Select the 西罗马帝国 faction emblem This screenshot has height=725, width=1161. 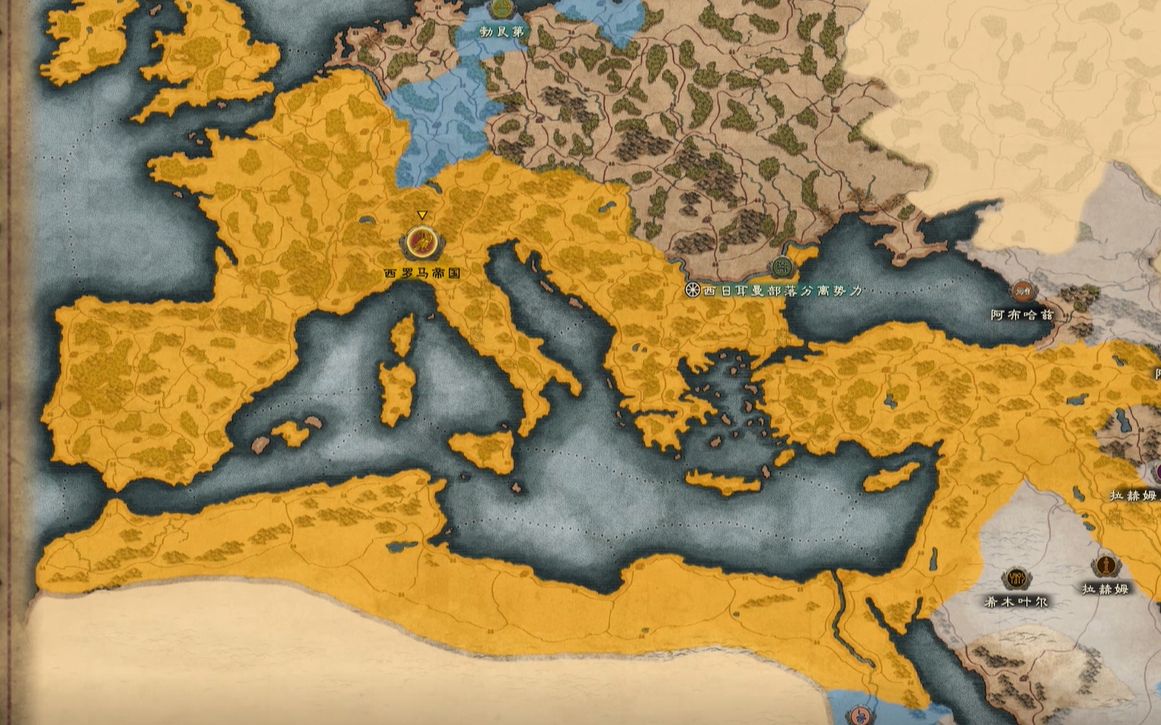(422, 242)
